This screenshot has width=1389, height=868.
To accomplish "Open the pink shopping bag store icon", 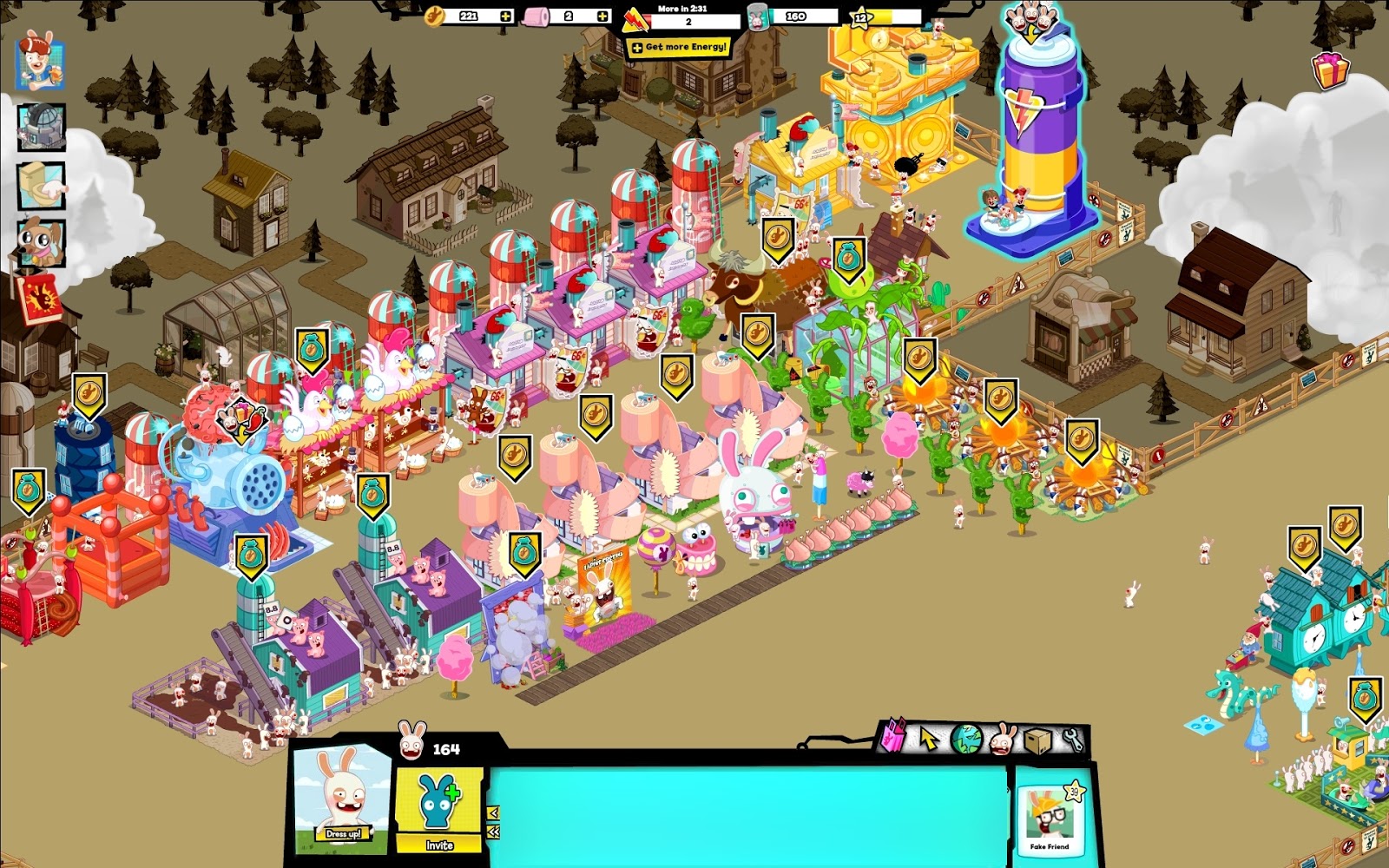I will pos(892,737).
